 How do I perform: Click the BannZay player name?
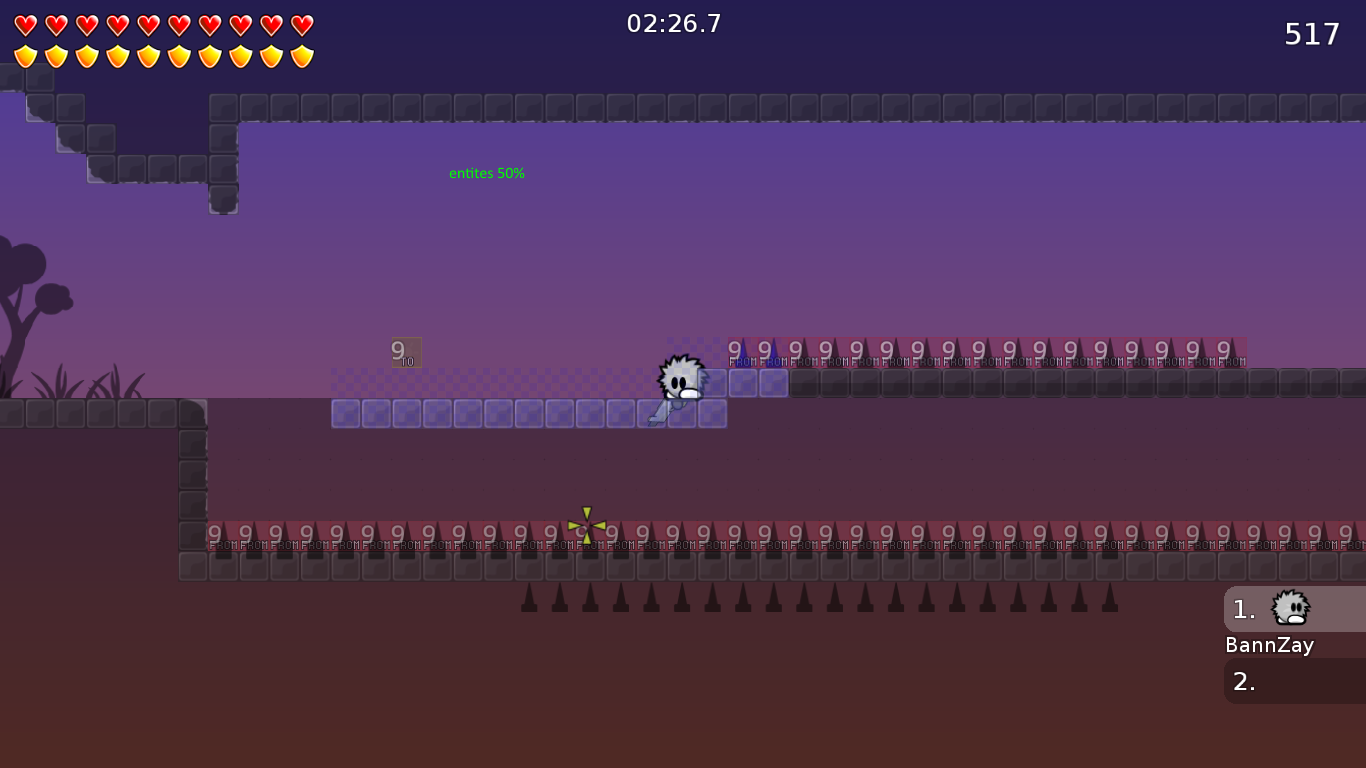1269,645
